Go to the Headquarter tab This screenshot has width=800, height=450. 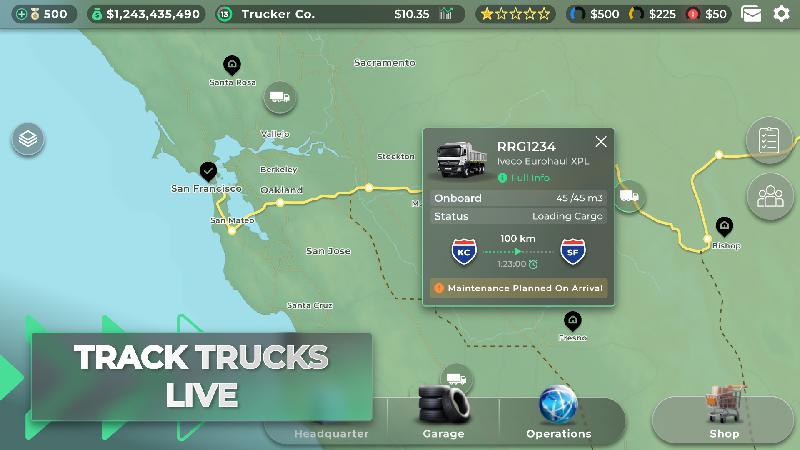coord(331,433)
